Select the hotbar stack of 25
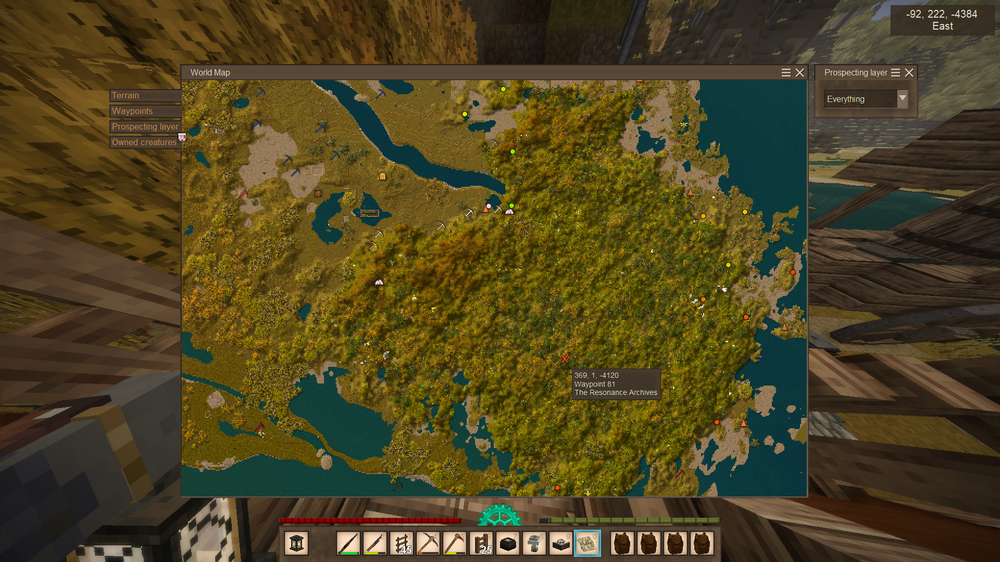The width and height of the screenshot is (1000, 562). pos(482,543)
